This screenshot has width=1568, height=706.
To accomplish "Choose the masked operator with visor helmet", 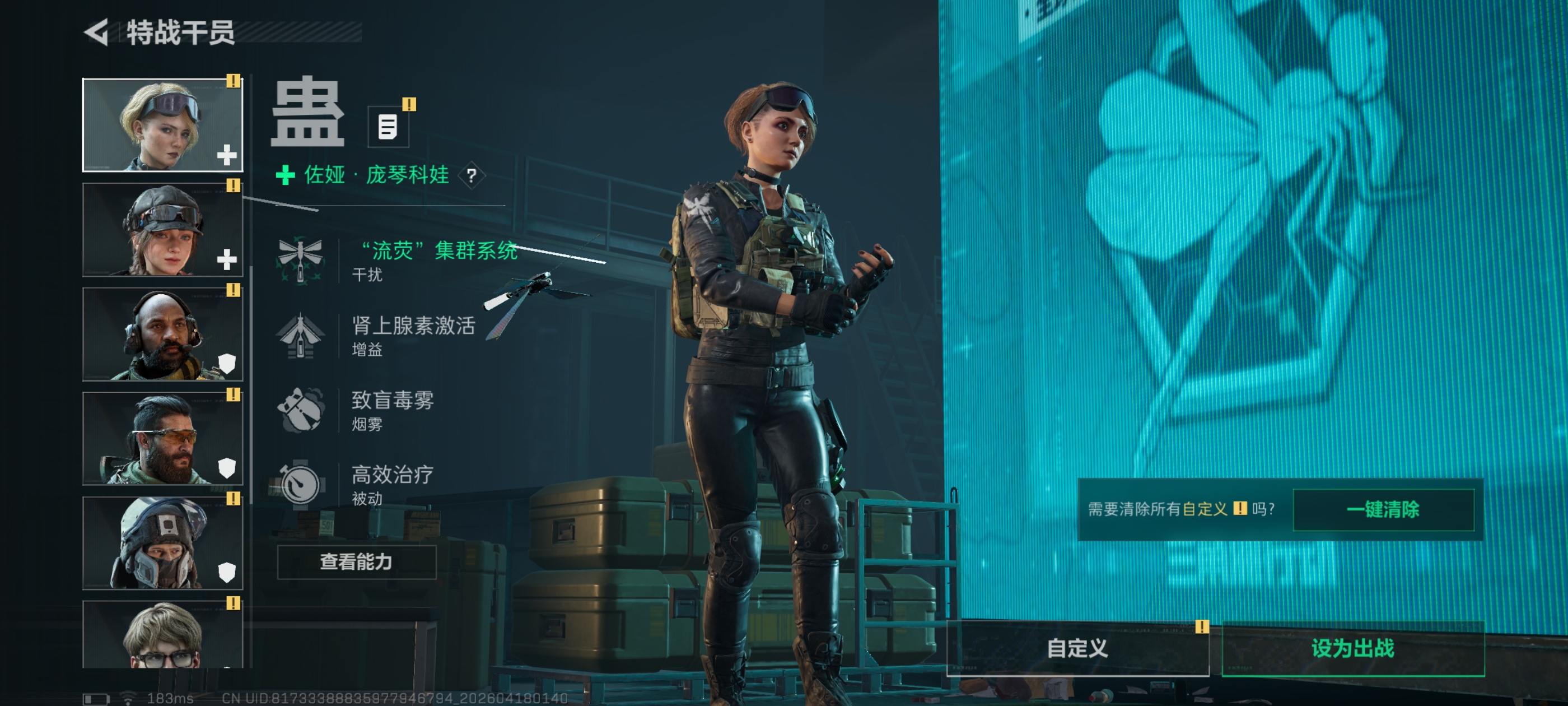I will coord(162,543).
